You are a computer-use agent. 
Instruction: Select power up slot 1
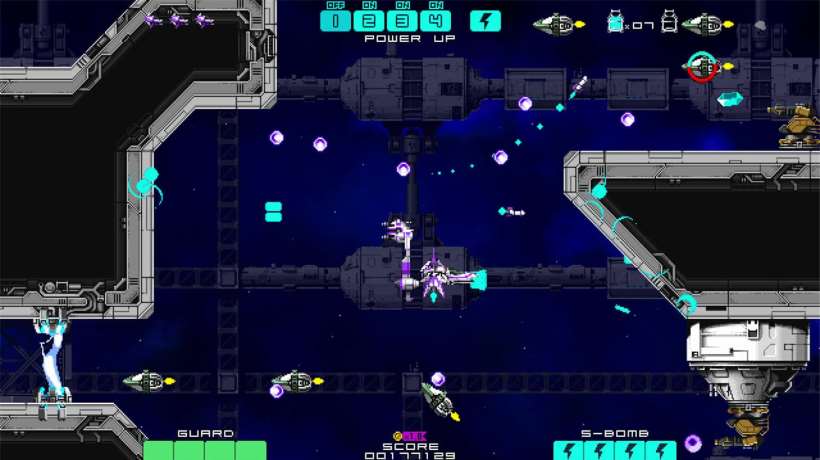point(336,21)
